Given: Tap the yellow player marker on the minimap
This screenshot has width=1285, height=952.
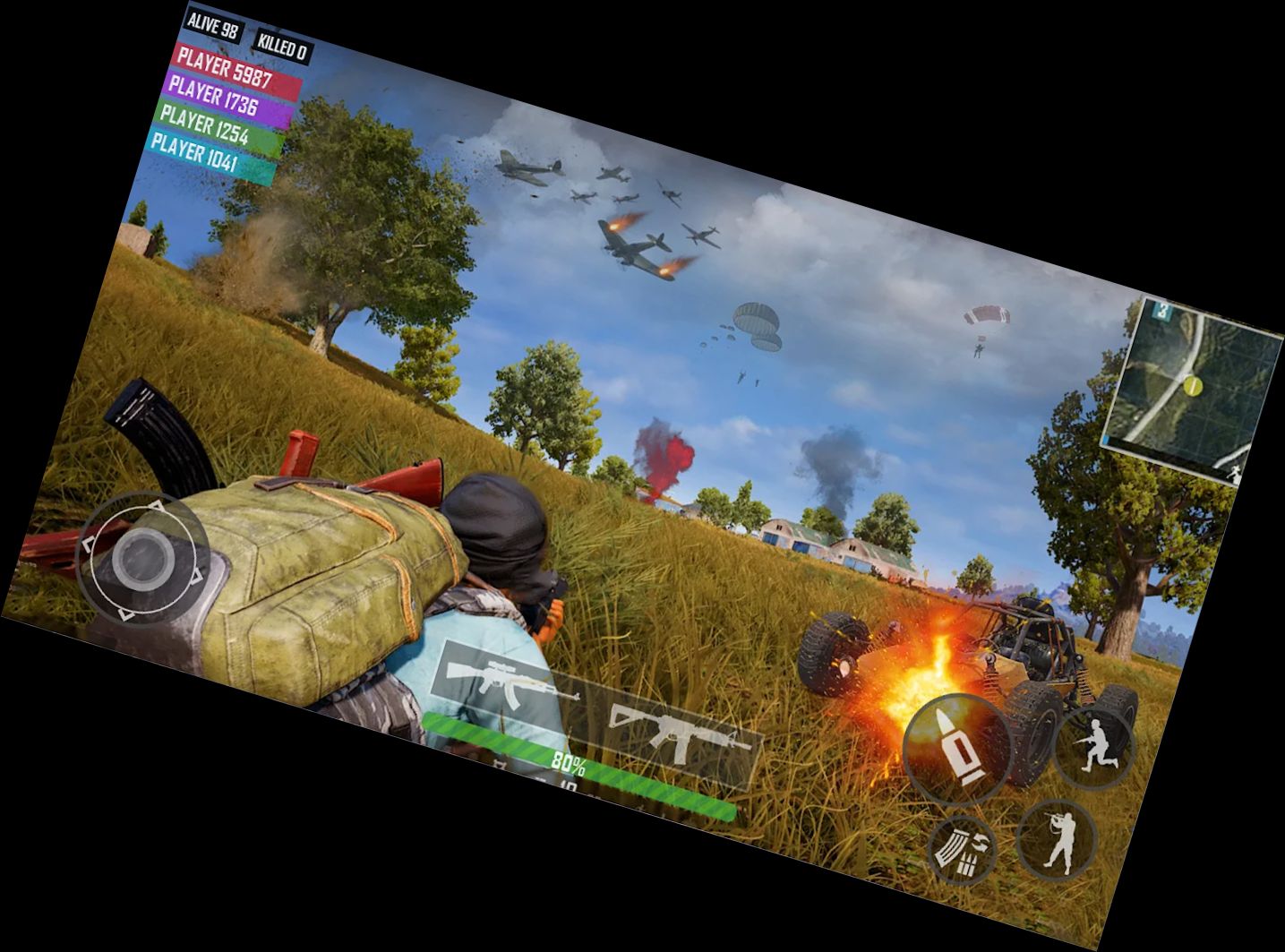Looking at the screenshot, I should [x=1193, y=387].
